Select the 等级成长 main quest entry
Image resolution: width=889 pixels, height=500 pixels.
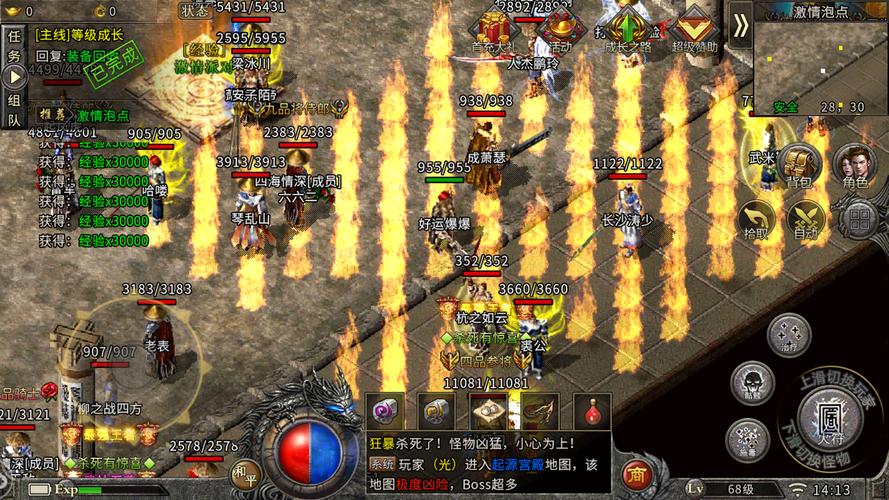(x=80, y=35)
